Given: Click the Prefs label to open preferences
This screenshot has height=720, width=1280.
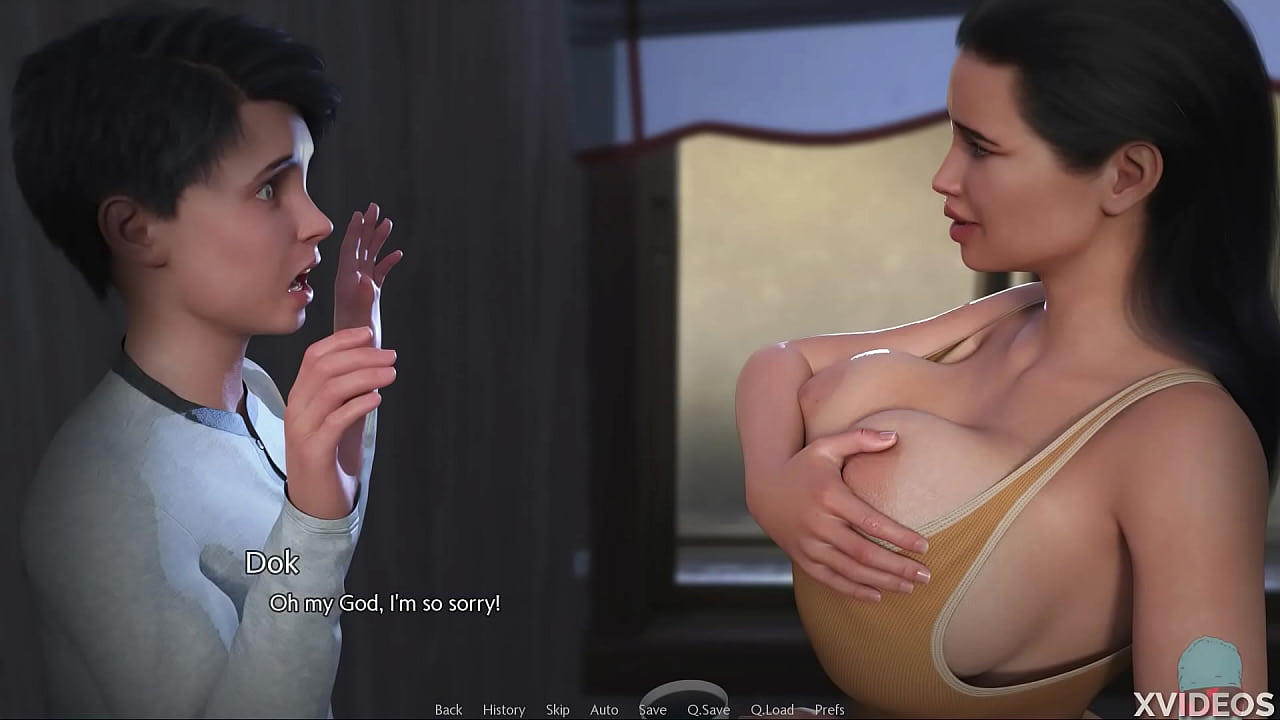Looking at the screenshot, I should (829, 709).
